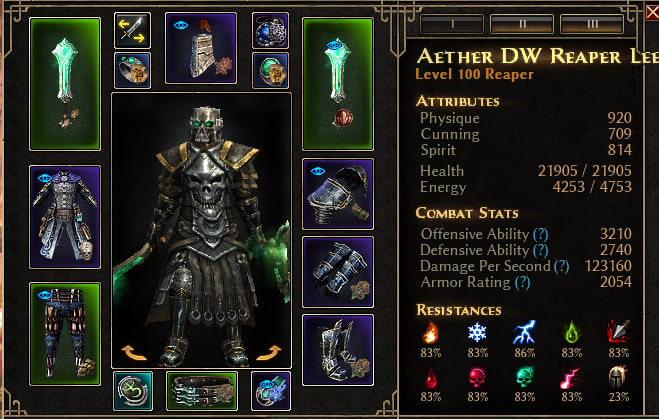Select the chest armor slot
This screenshot has height=419, width=659.
(65, 217)
